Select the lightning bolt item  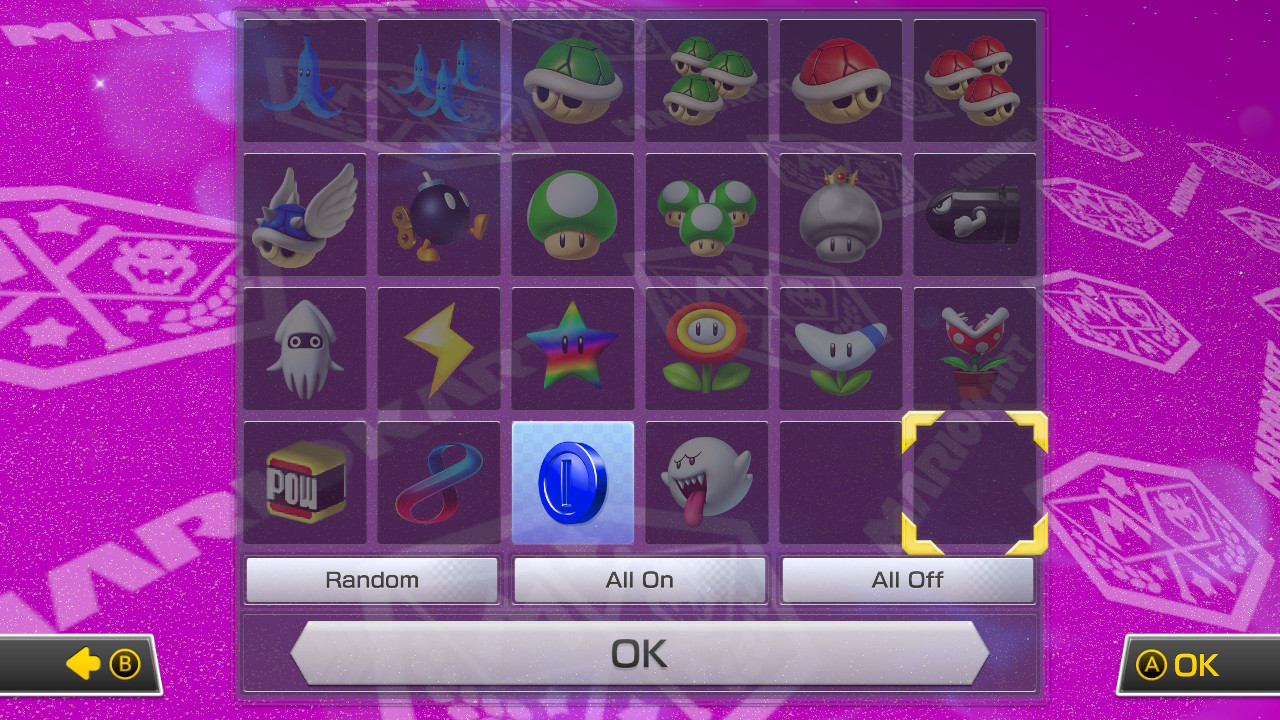click(438, 348)
